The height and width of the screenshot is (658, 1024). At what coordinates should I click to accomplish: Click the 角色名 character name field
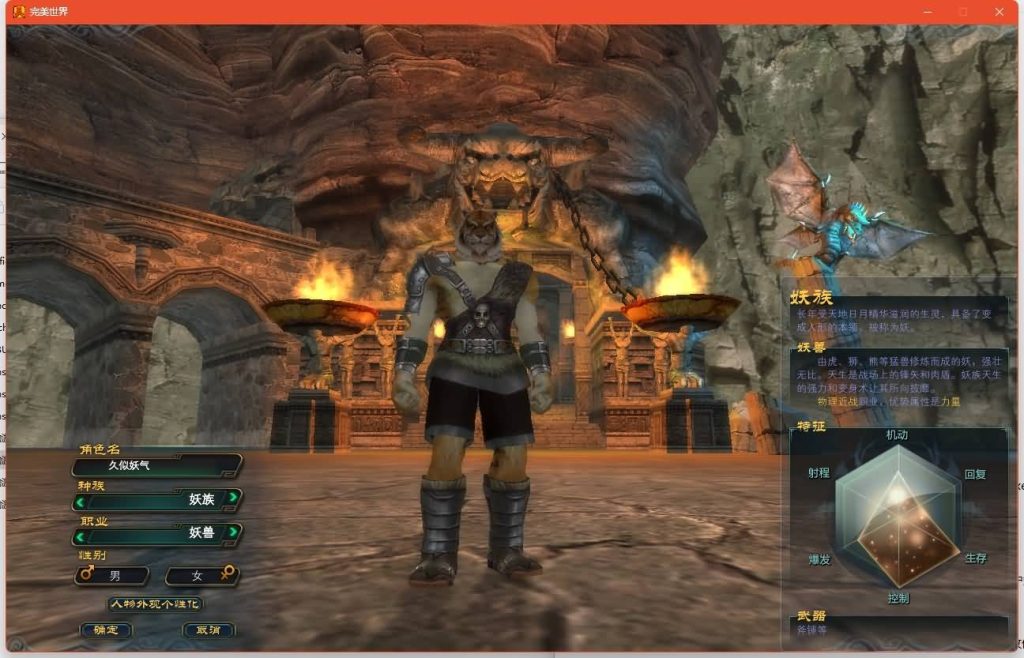point(157,465)
